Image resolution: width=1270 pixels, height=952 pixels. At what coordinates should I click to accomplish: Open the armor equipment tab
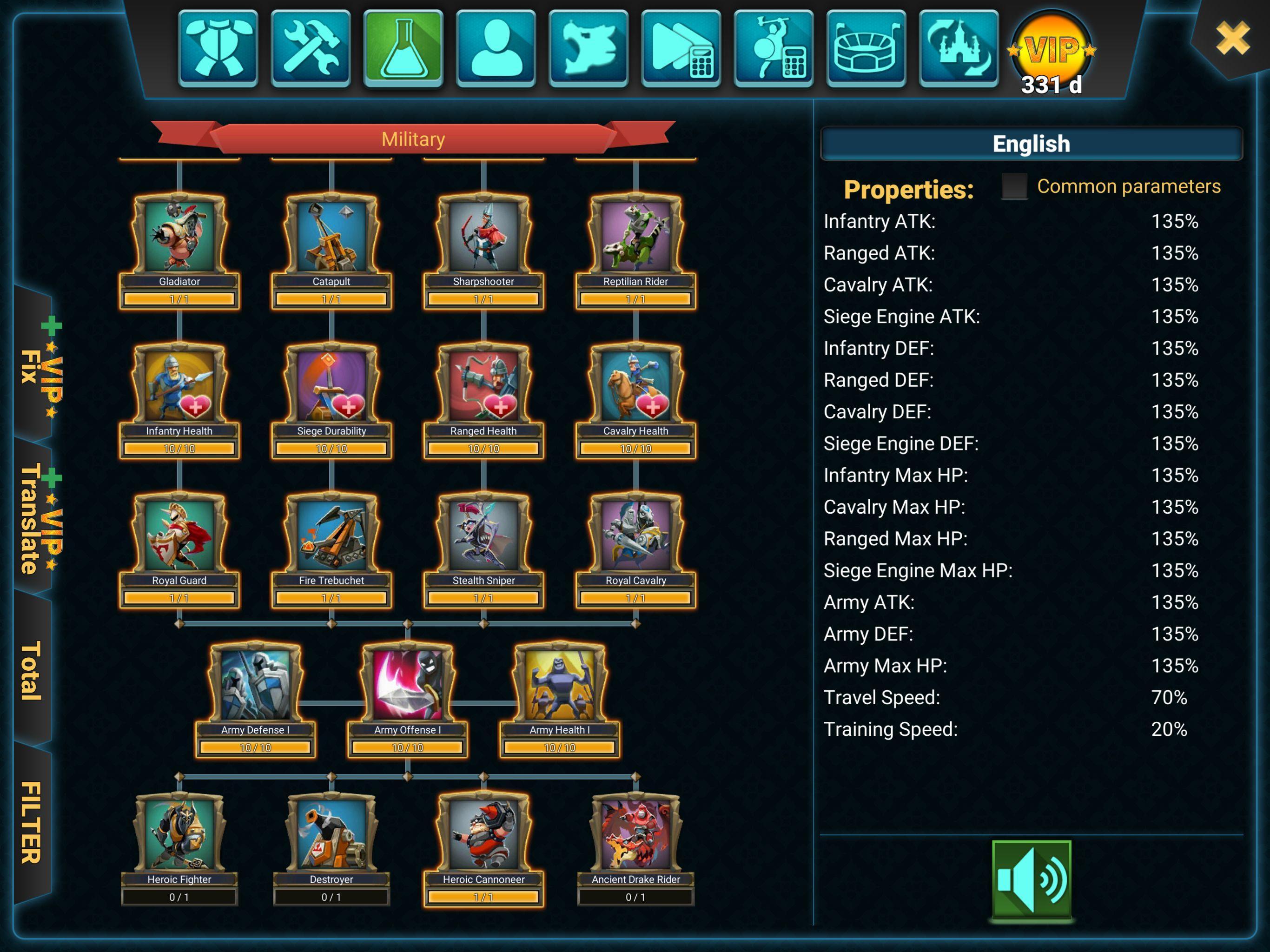click(x=218, y=48)
